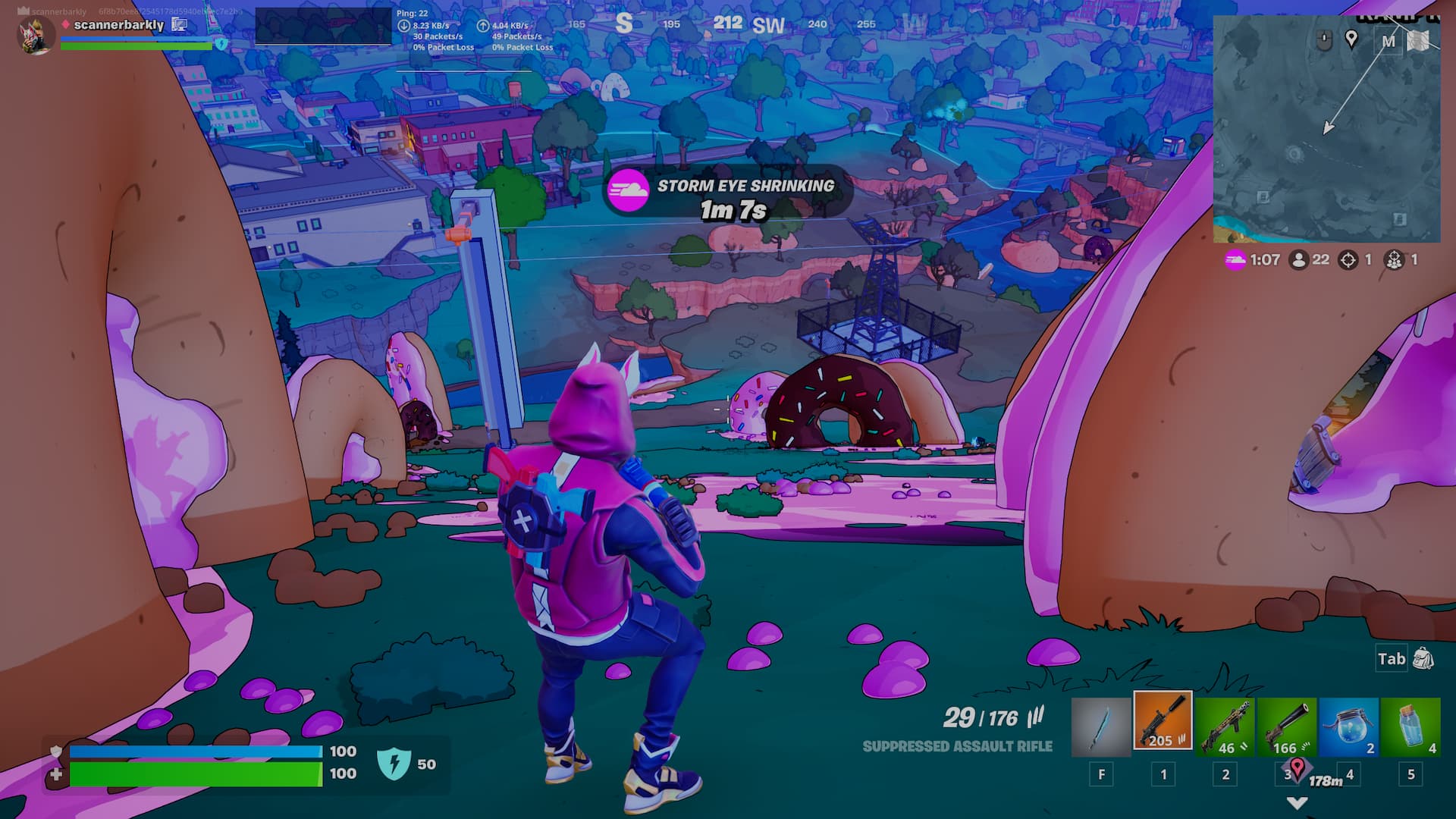
Task: Select the suppressed pistol with 166 ammo
Action: pos(1287,726)
